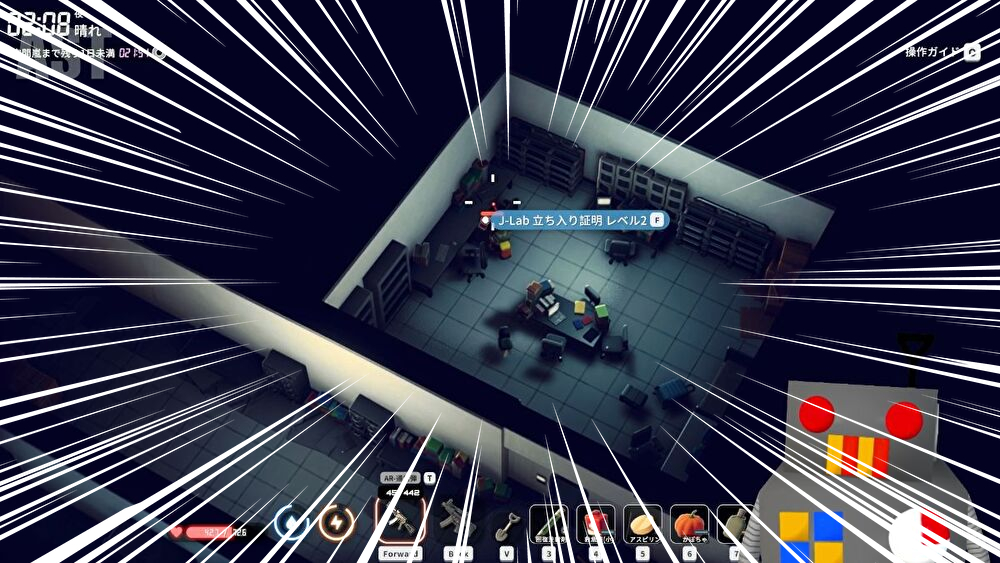Switch to the secondary rifle slot
Viewport: 1000px width, 563px height.
tap(456, 520)
